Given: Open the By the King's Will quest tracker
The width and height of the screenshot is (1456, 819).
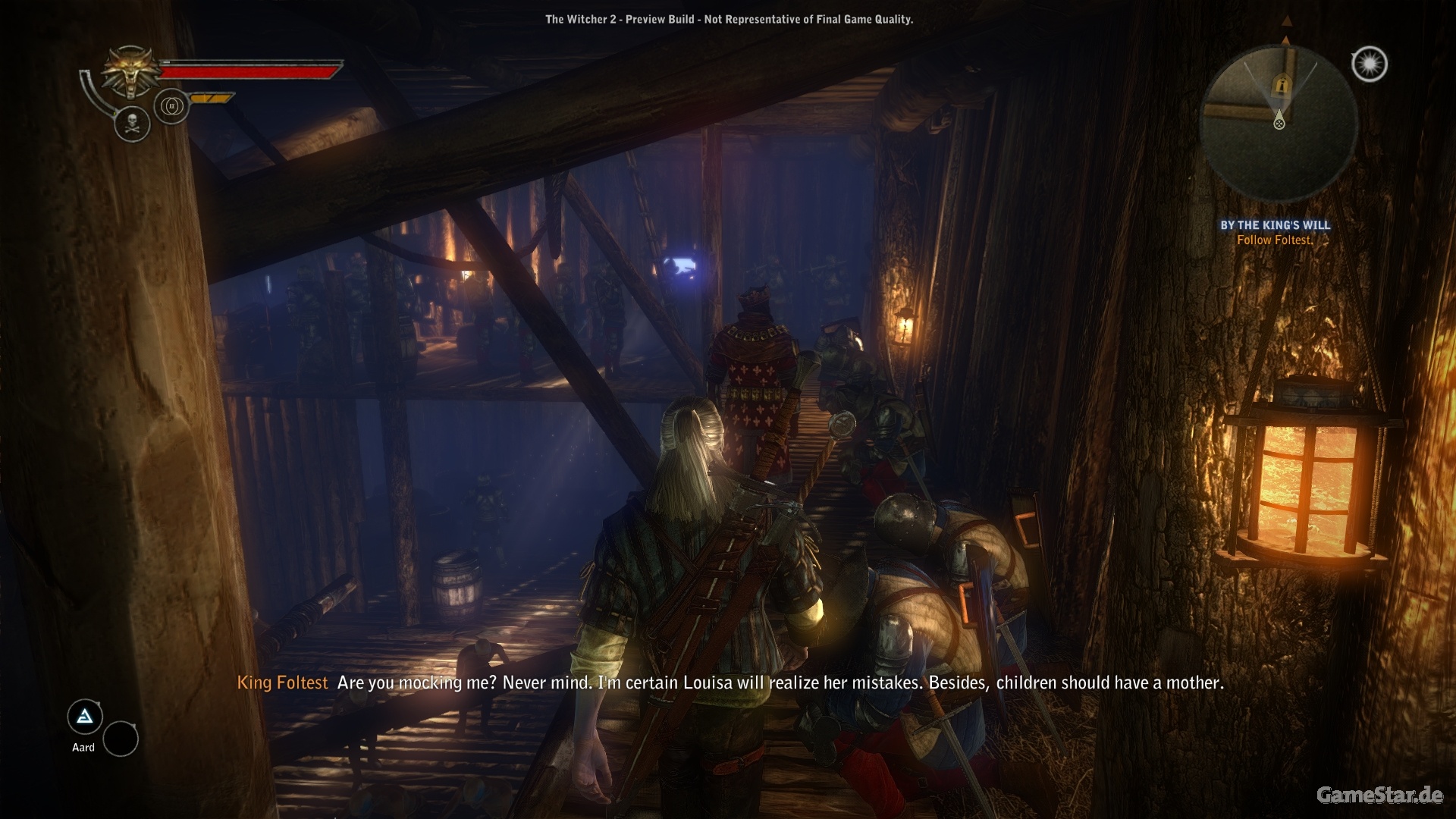Looking at the screenshot, I should (x=1275, y=225).
